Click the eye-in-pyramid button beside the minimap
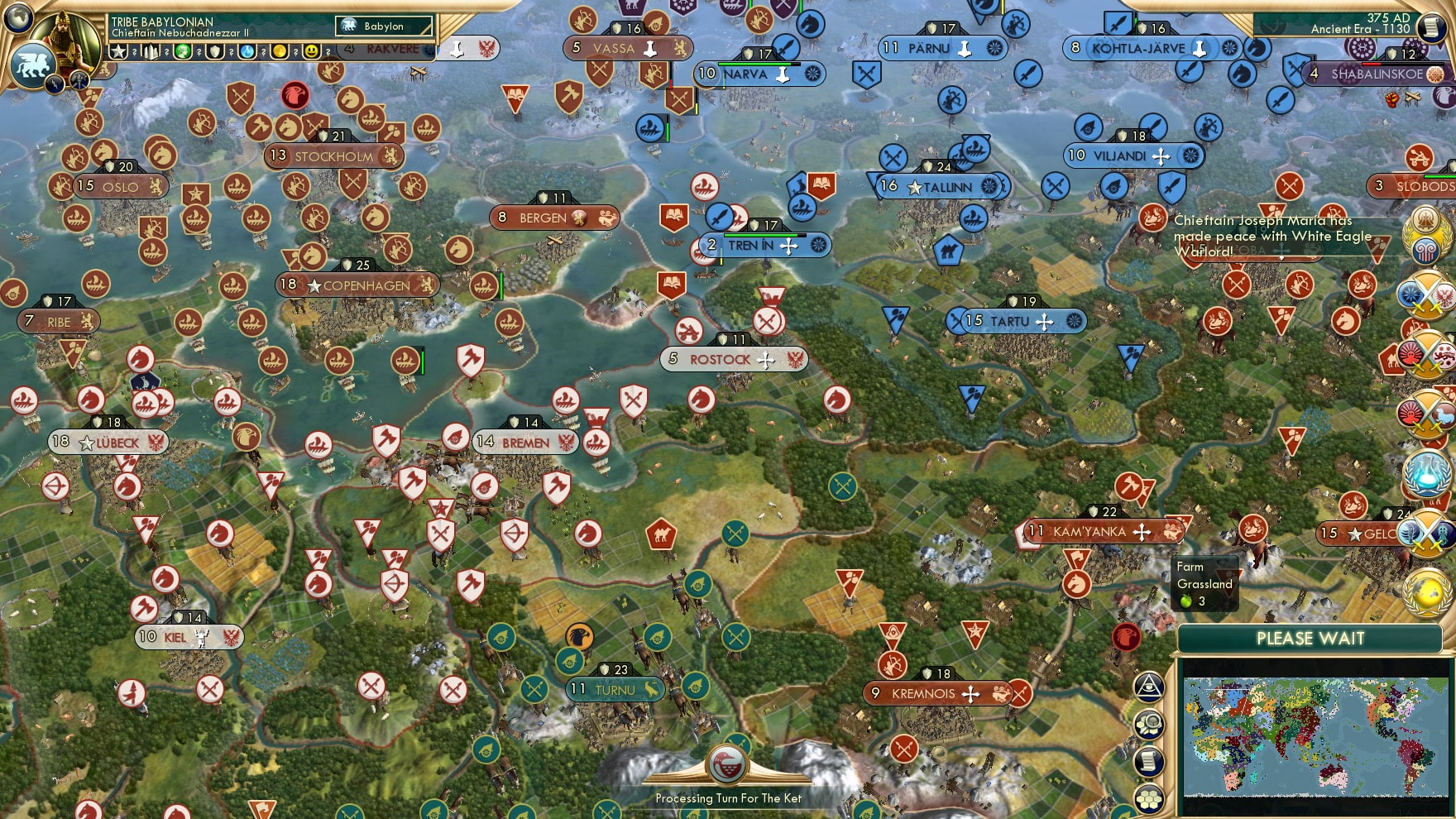The height and width of the screenshot is (819, 1456). click(x=1149, y=686)
